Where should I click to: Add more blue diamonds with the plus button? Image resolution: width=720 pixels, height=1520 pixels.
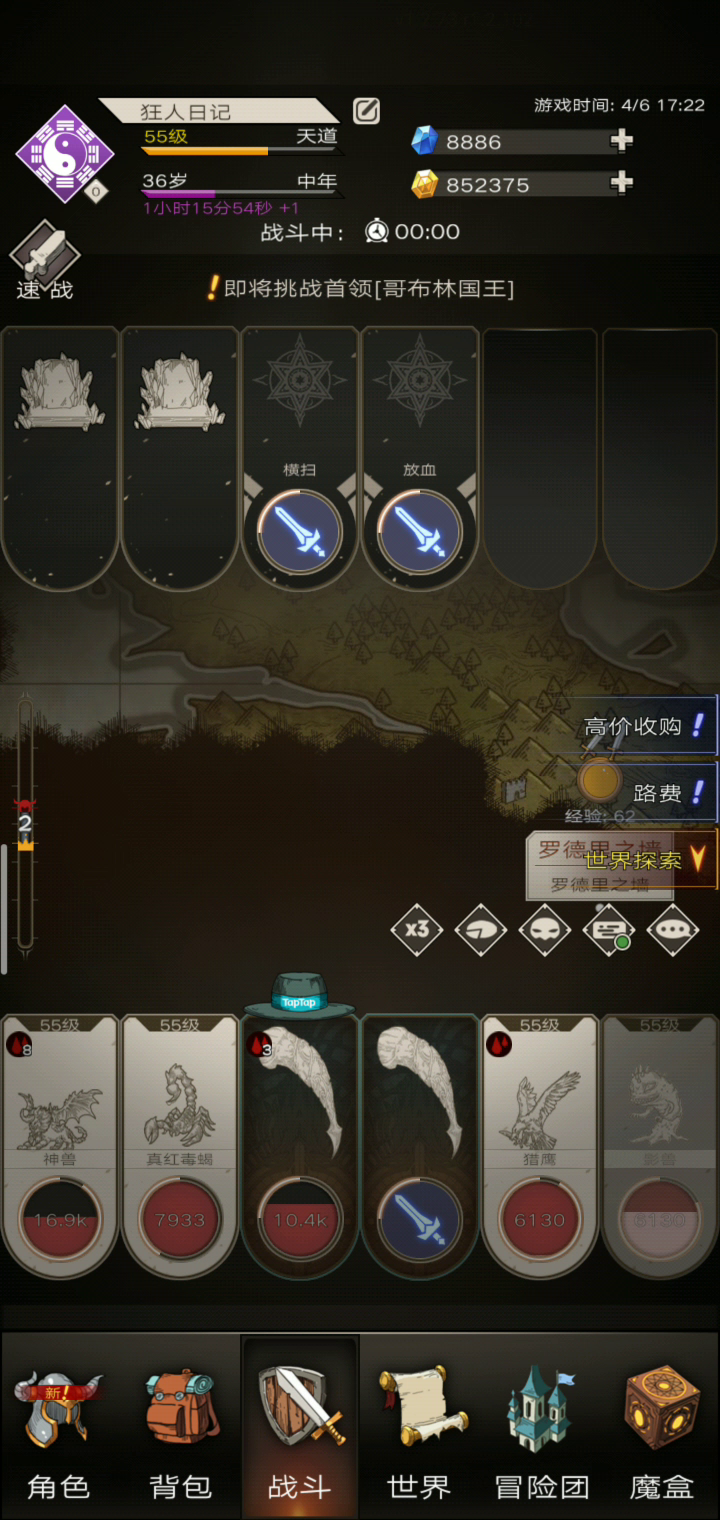point(622,141)
